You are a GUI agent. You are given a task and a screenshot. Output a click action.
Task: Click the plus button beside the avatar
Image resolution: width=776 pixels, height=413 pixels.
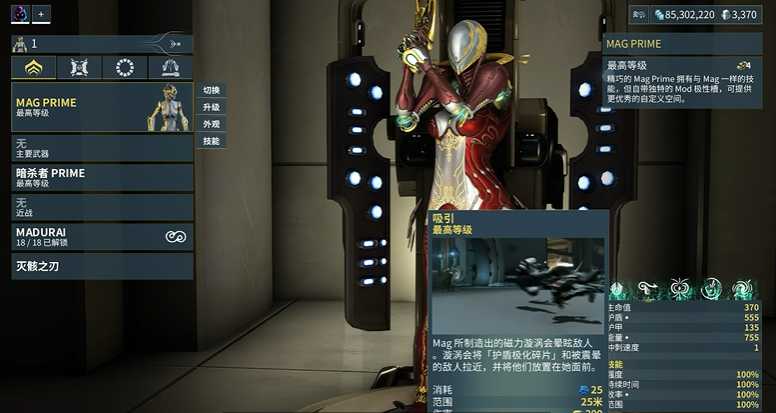pyautogui.click(x=41, y=13)
